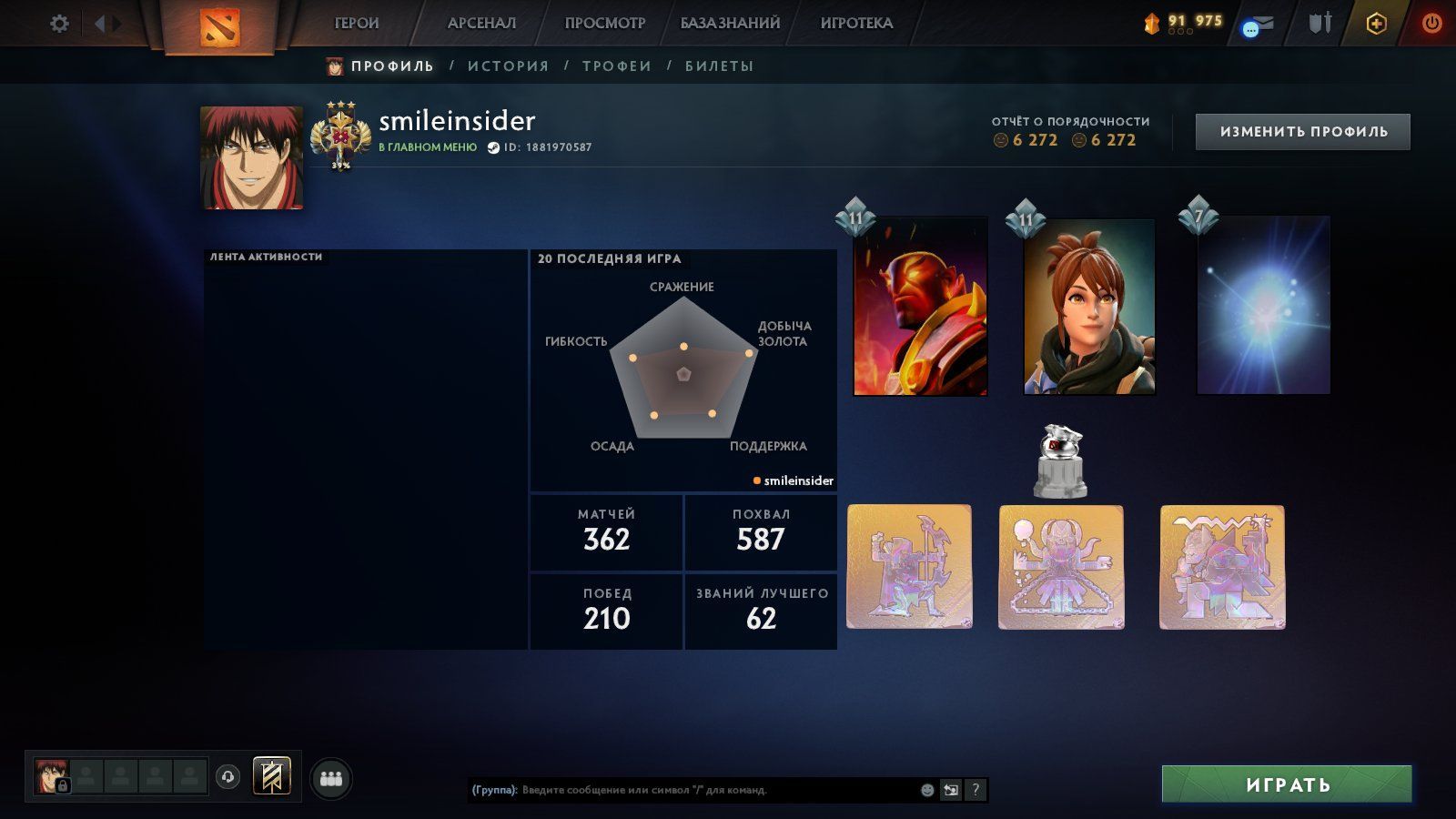This screenshot has width=1456, height=819.
Task: Open the БАЗА ЗНАНИЙ menu
Action: pos(730,24)
